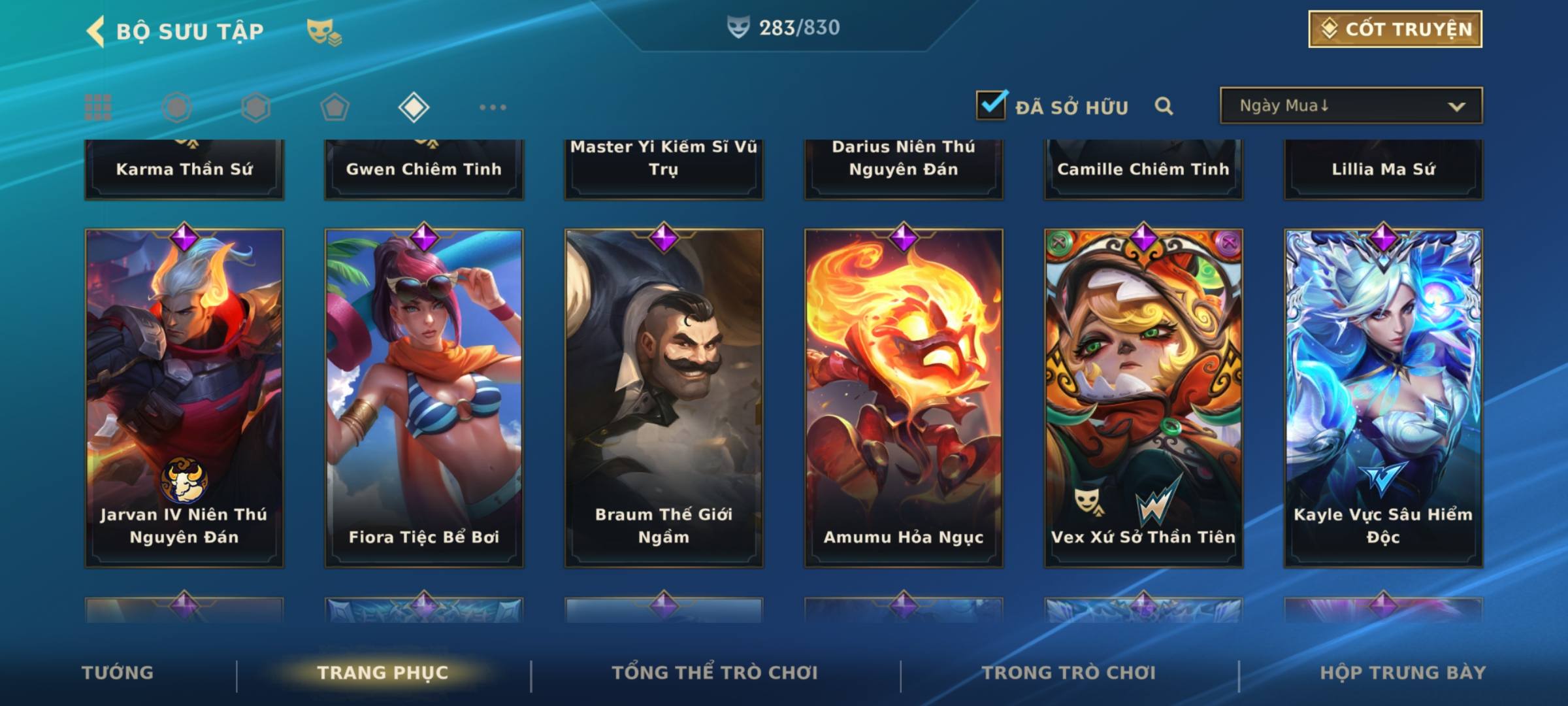Screen dimensions: 1568x706
Task: Open the skin search magnifier
Action: [1164, 106]
